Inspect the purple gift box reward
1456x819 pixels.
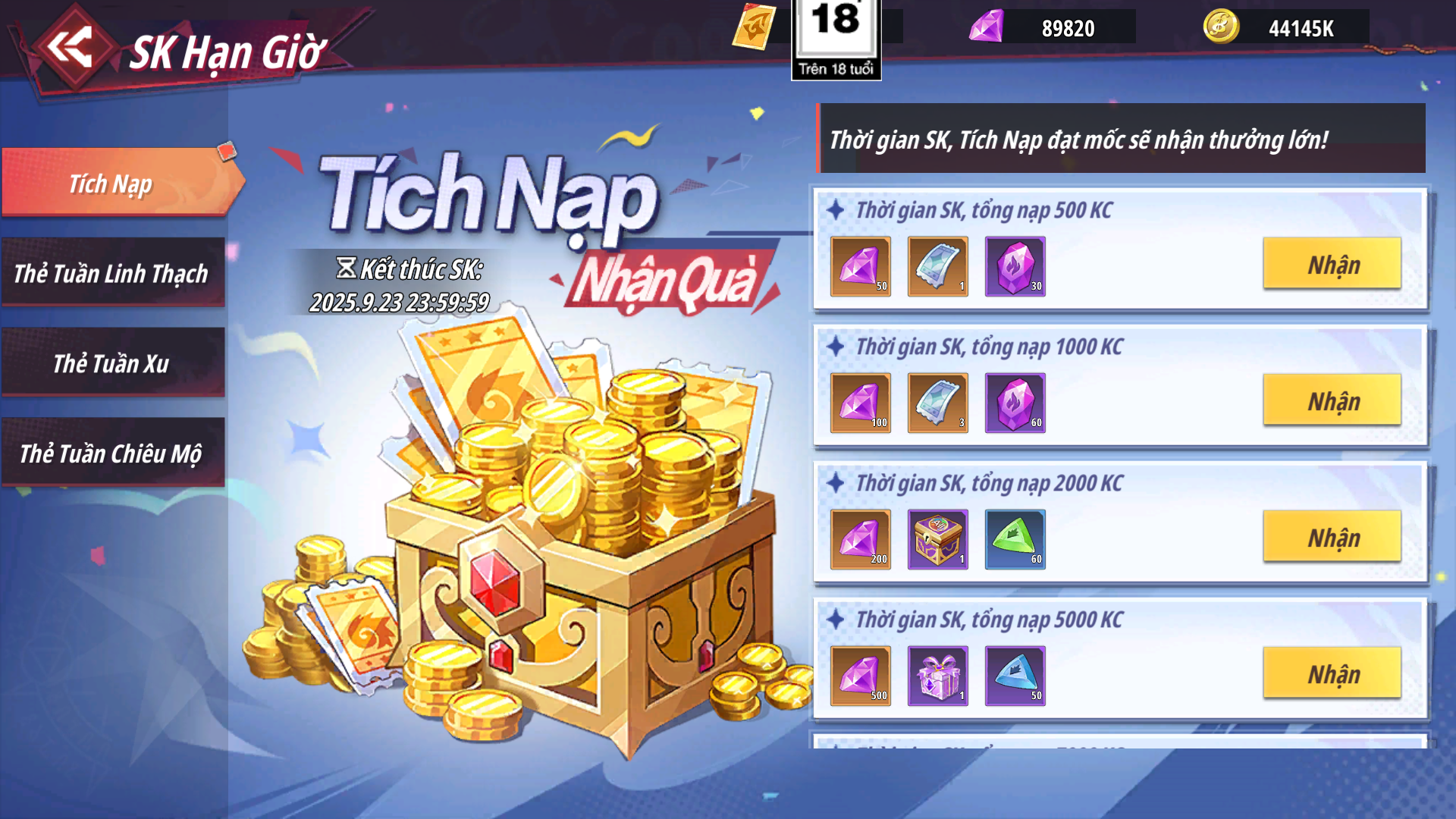tap(937, 676)
